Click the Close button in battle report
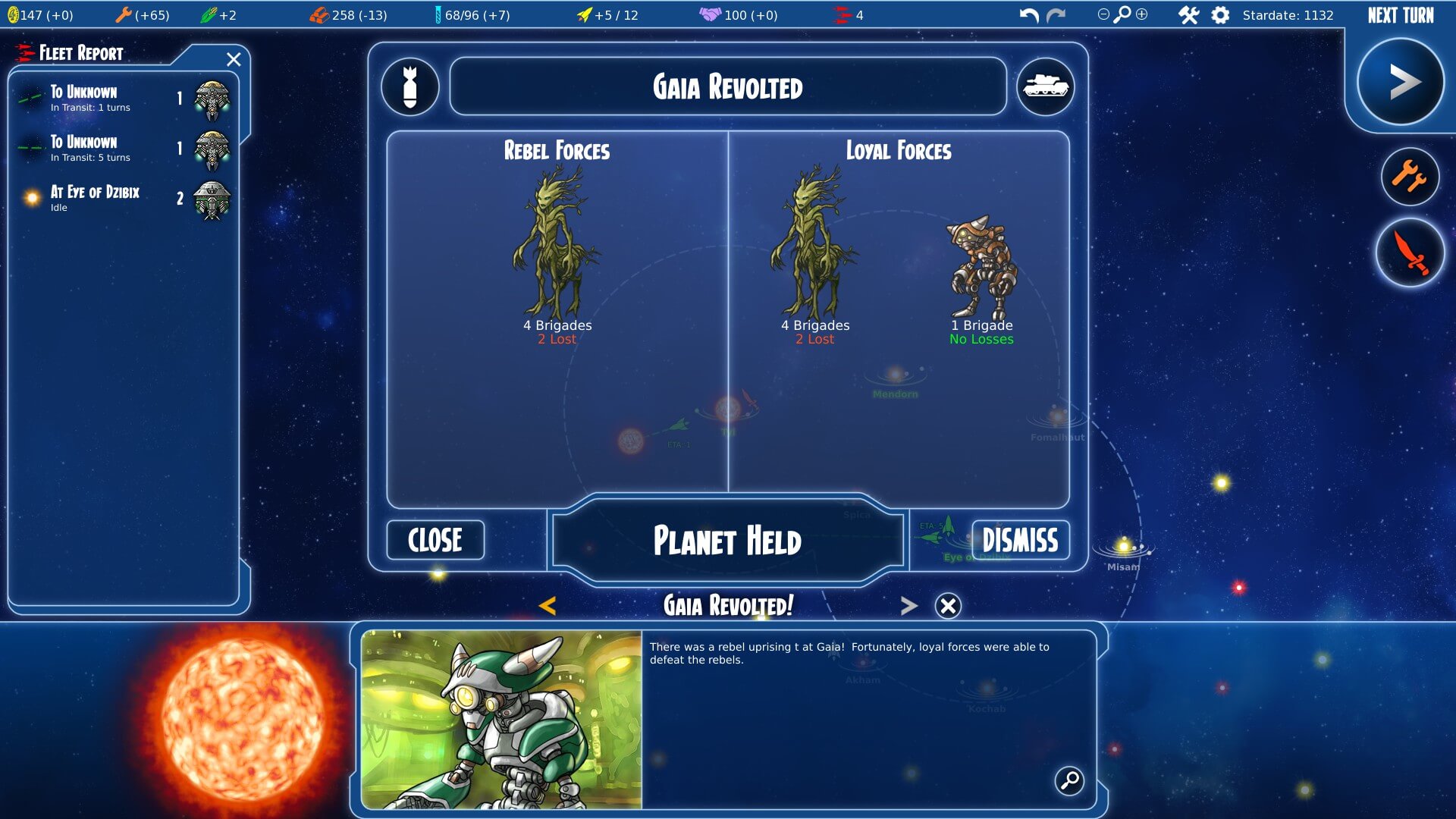1456x819 pixels. 435,540
